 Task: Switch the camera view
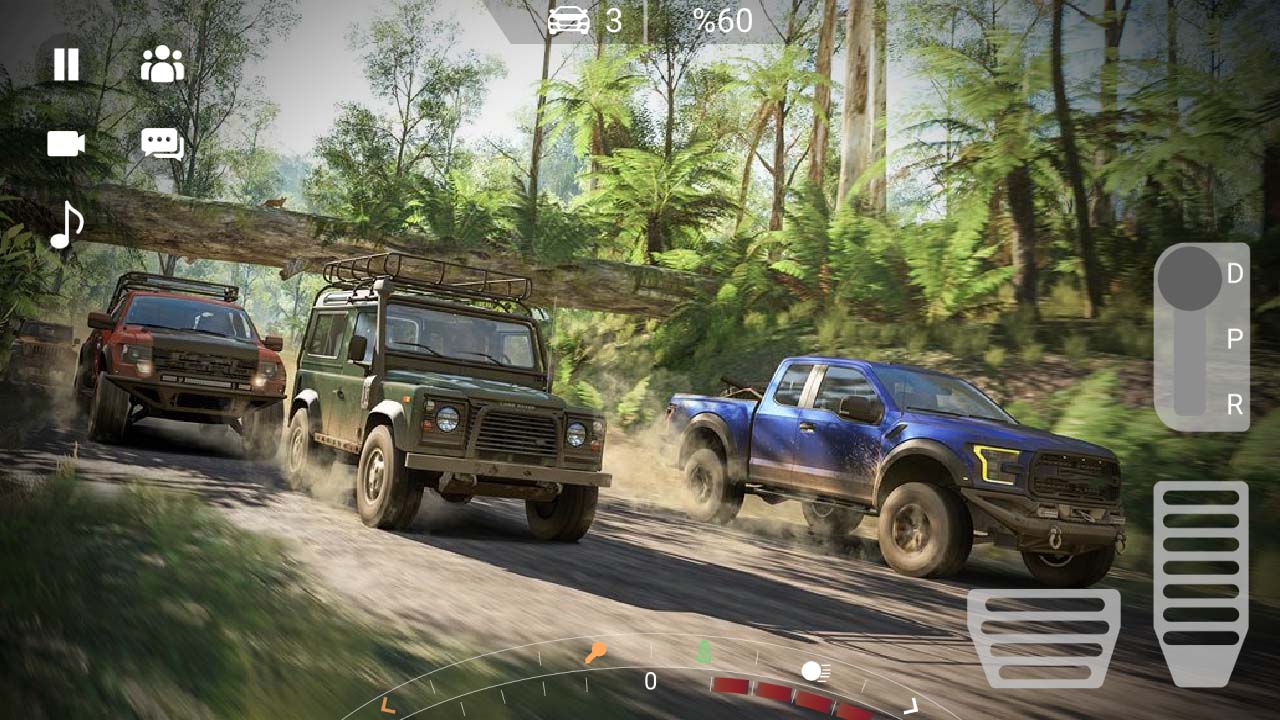pyautogui.click(x=65, y=145)
